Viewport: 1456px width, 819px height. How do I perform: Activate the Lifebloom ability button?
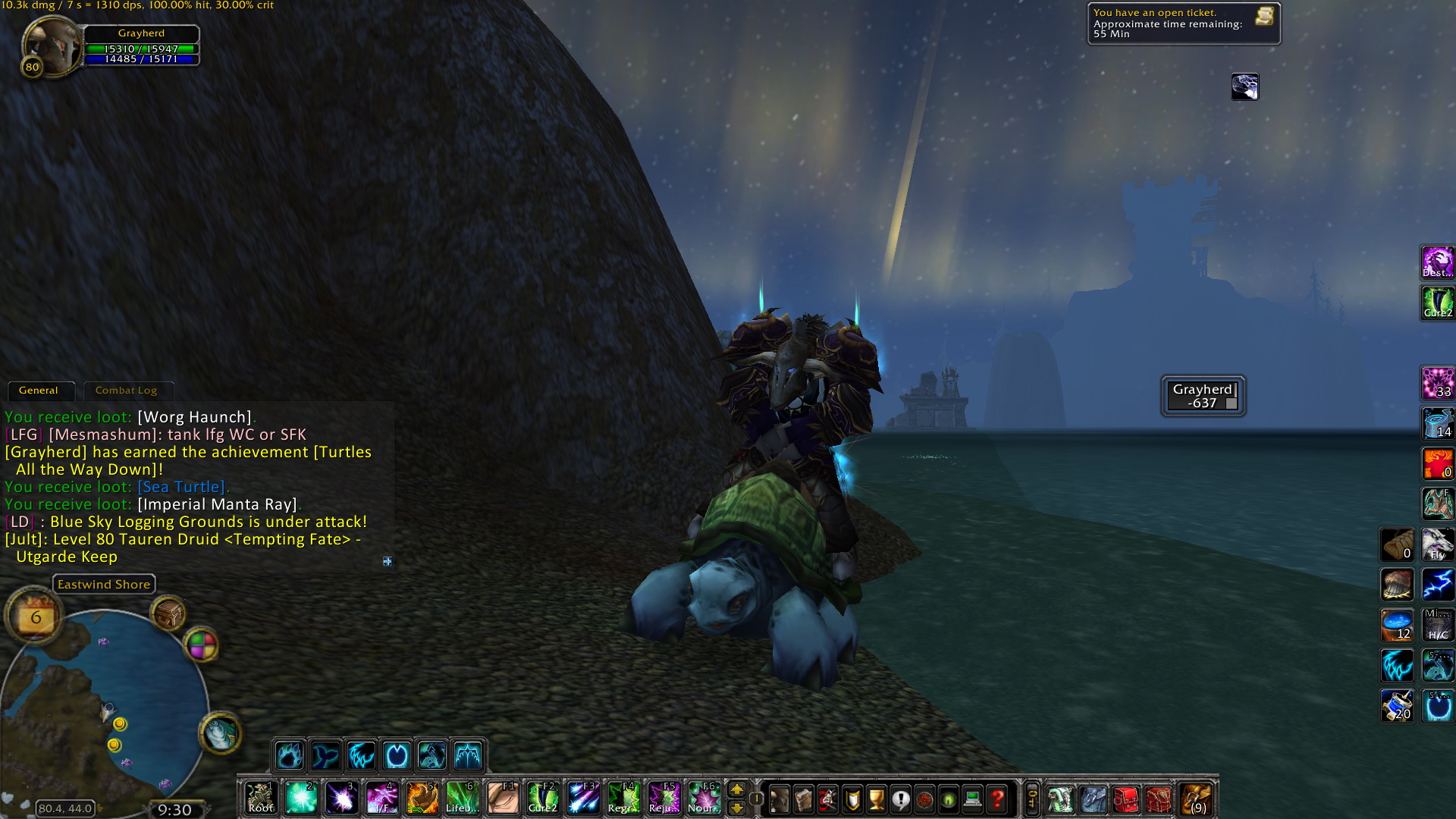(x=462, y=799)
